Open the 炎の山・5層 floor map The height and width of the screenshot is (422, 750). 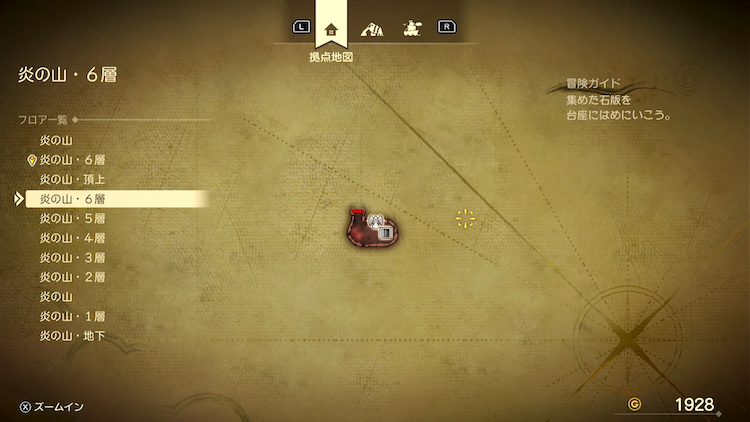point(72,218)
